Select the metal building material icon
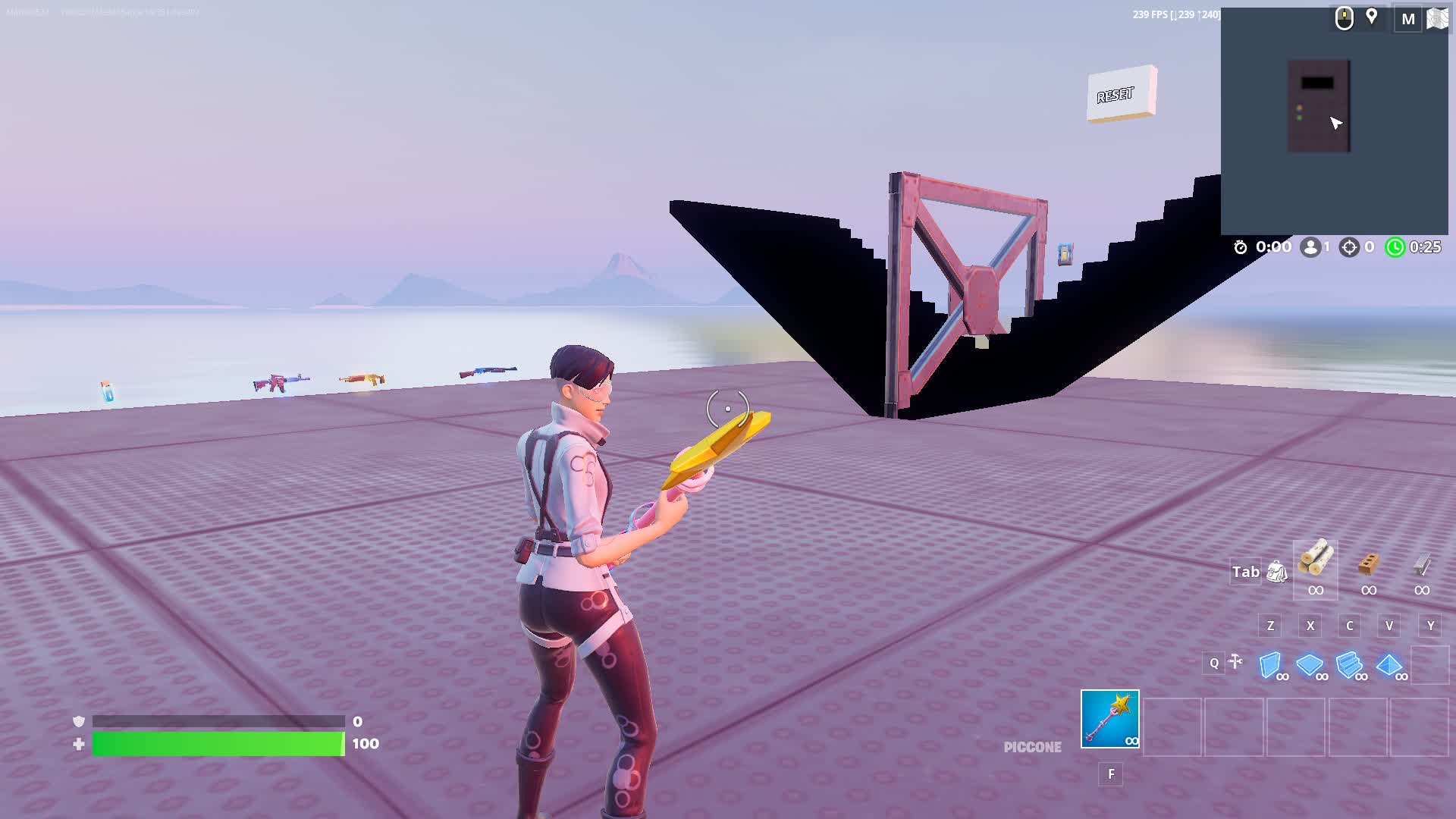The width and height of the screenshot is (1456, 819). tap(1420, 567)
